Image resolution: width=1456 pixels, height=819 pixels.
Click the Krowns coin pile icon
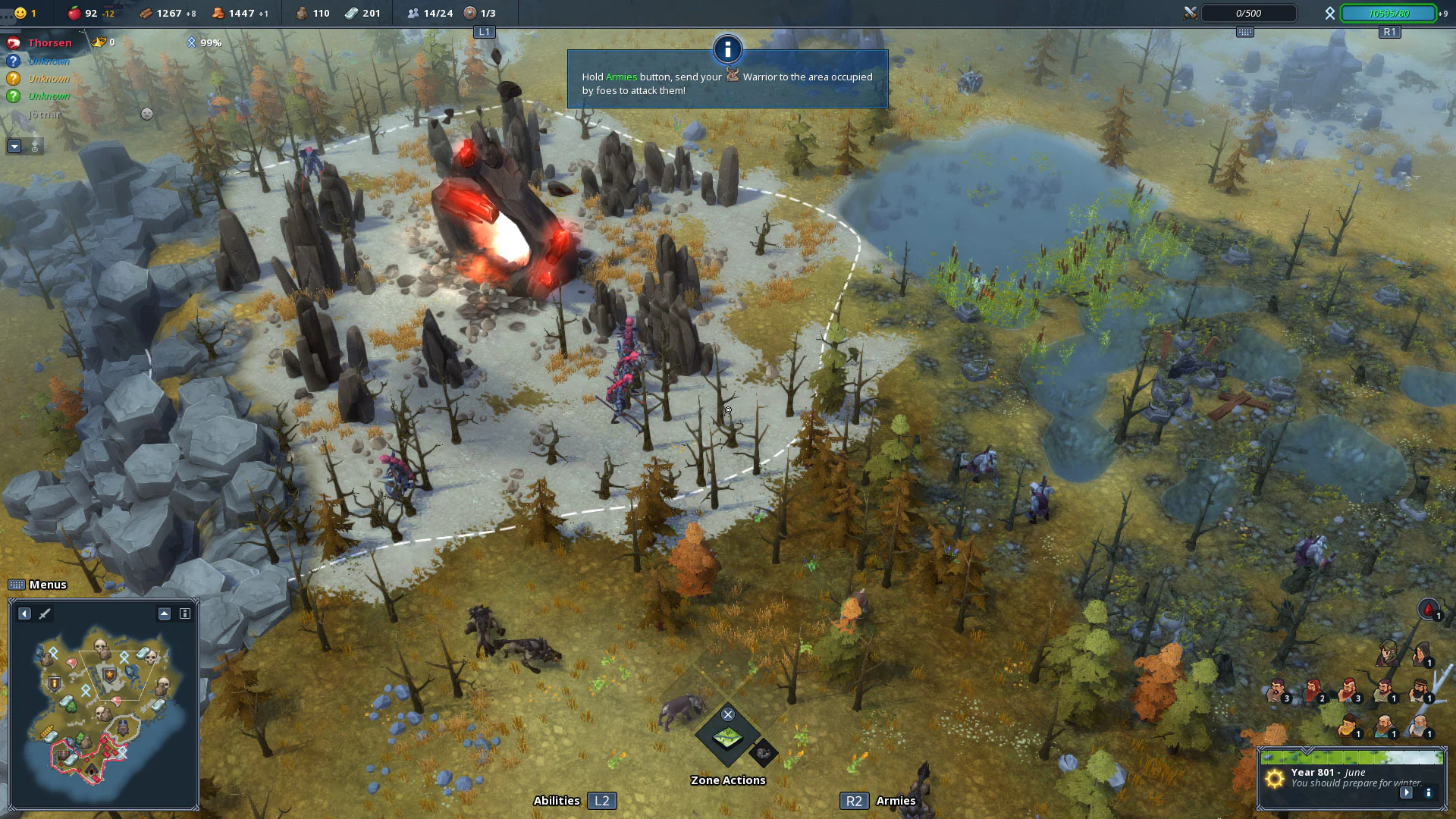coord(217,13)
